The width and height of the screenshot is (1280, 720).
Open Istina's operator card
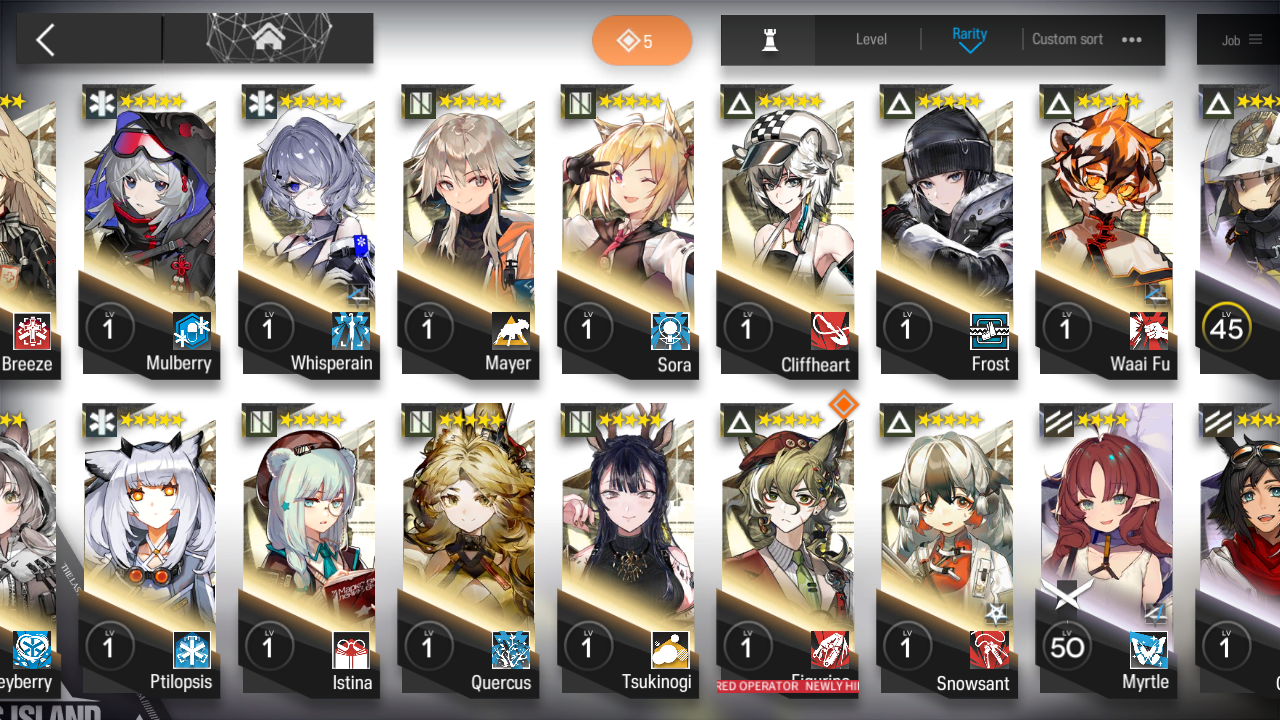pos(309,550)
